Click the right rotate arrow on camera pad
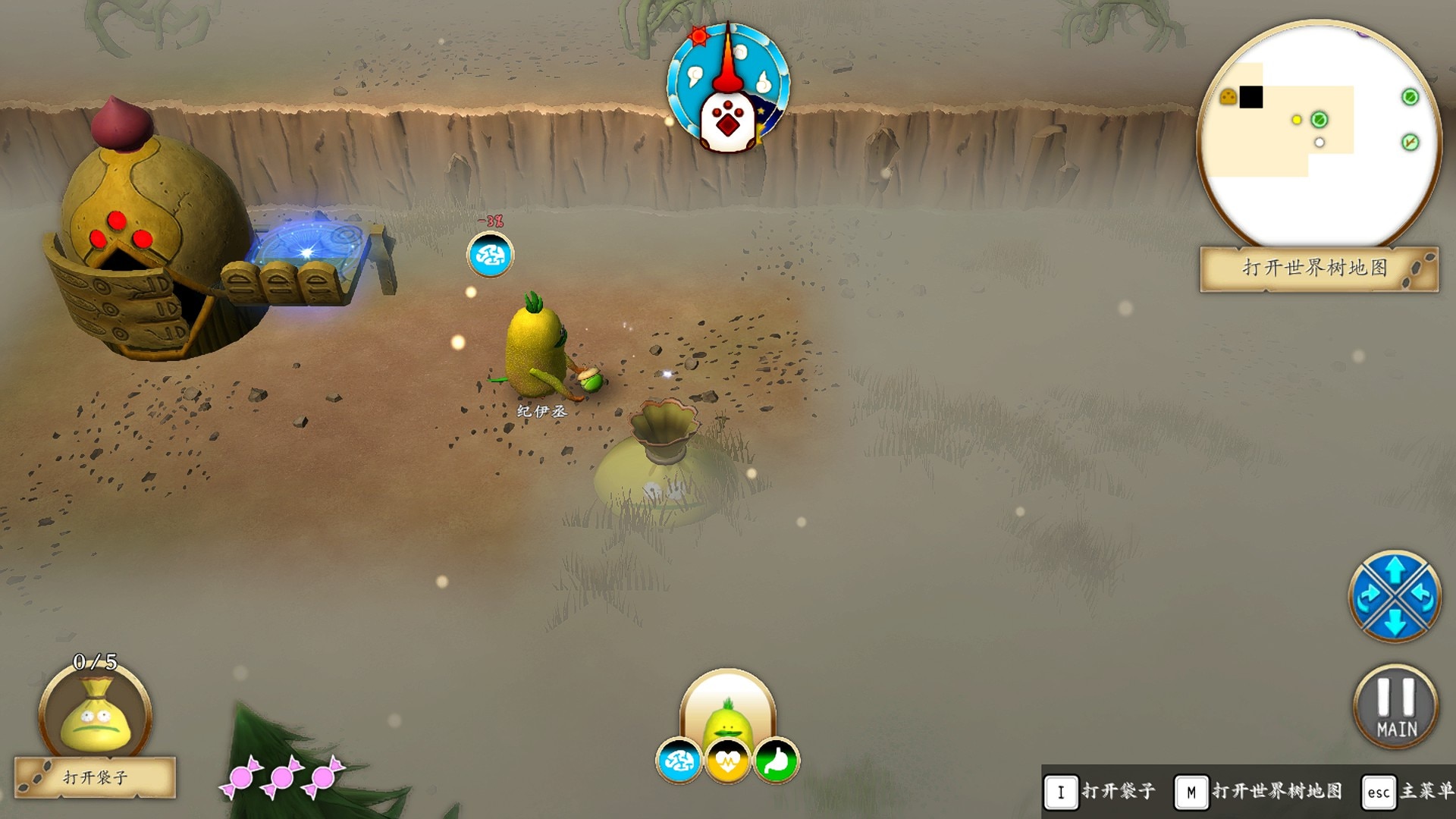Image resolution: width=1456 pixels, height=819 pixels. [x=1421, y=597]
